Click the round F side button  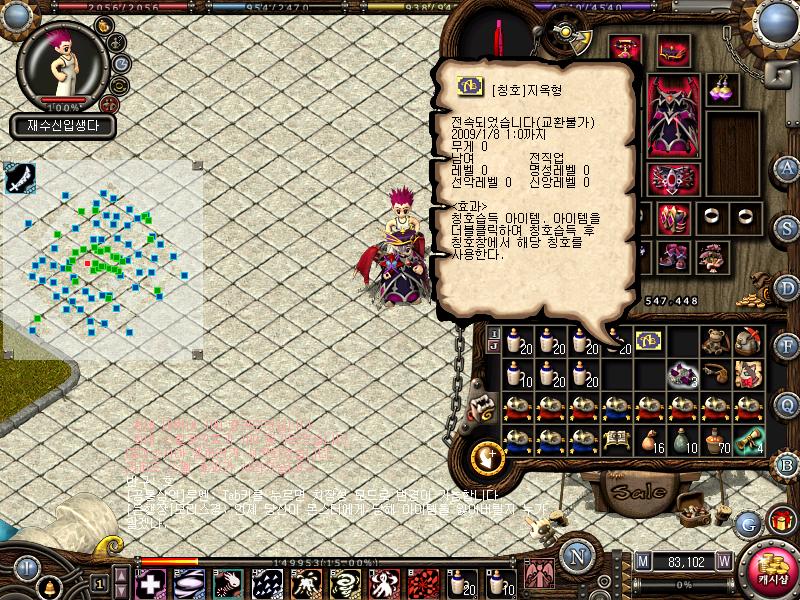(x=787, y=346)
